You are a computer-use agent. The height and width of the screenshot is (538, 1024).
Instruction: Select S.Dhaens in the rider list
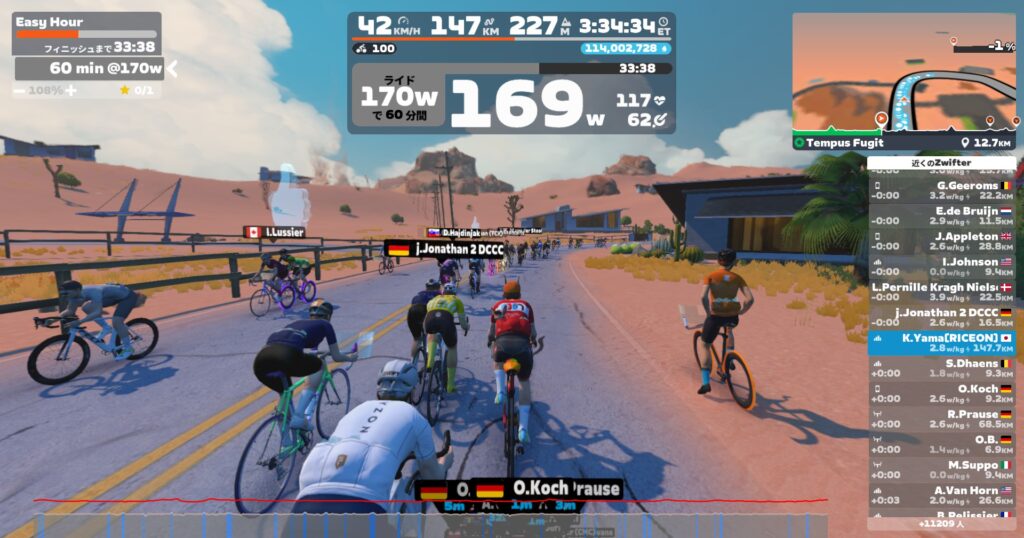click(x=941, y=368)
